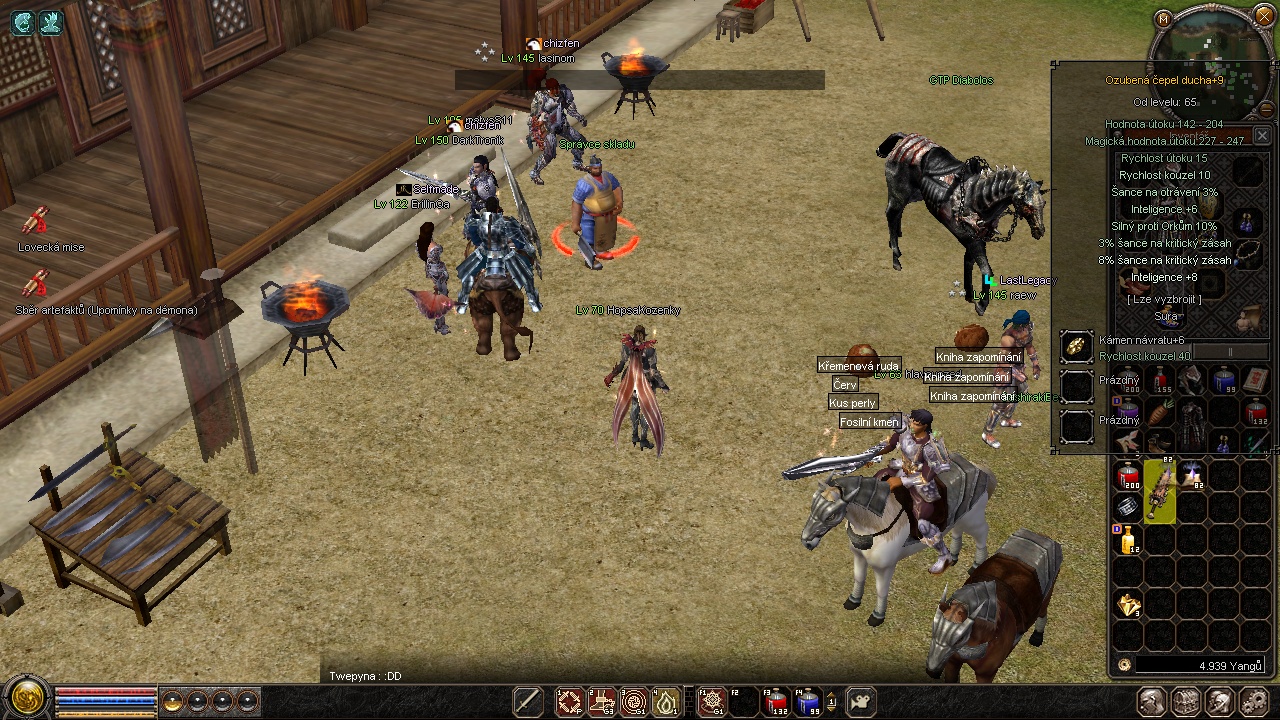Screen dimensions: 1280x720
Task: Activate the flame skill in quickslot 4
Action: (x=666, y=702)
